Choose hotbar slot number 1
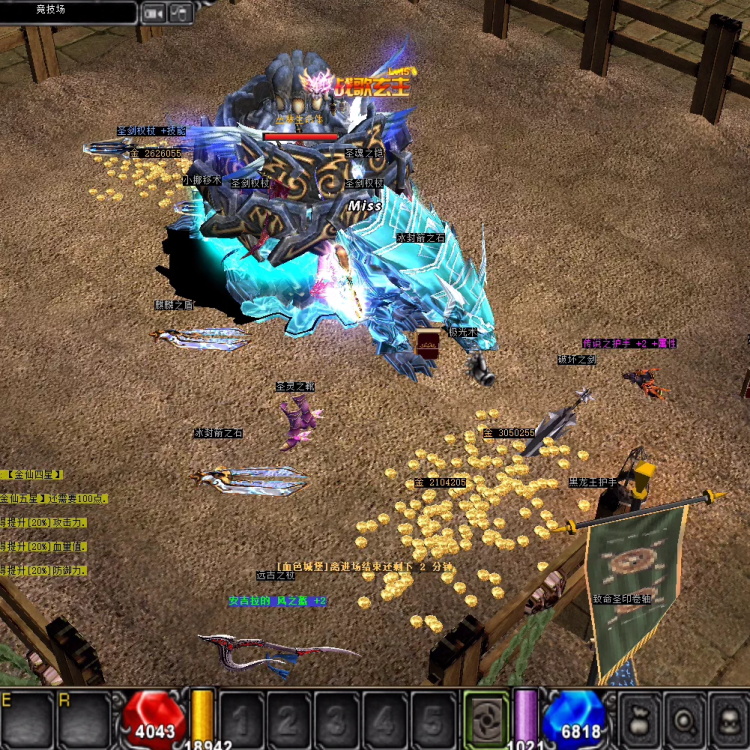 pyautogui.click(x=241, y=718)
